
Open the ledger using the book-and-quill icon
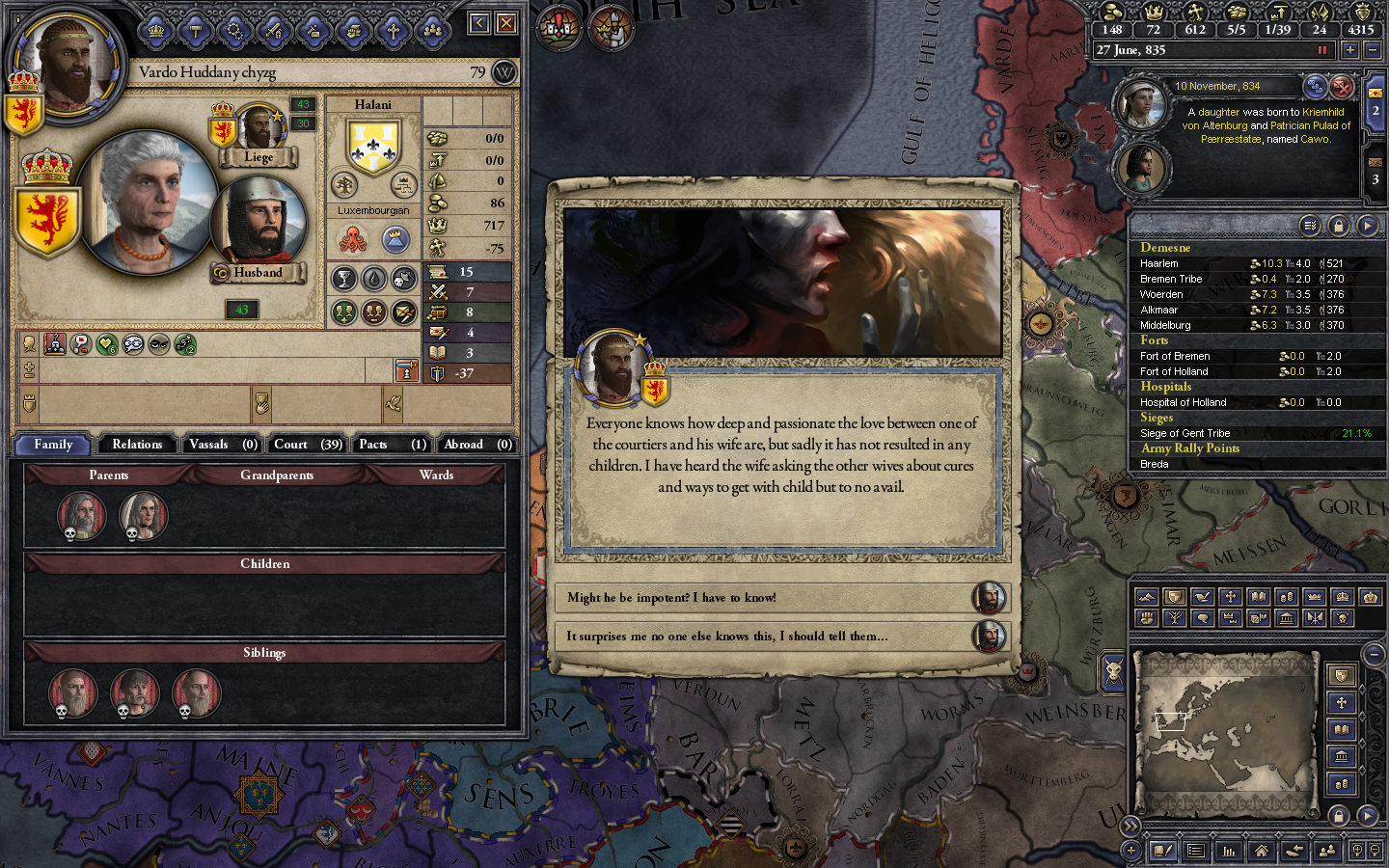pyautogui.click(x=1164, y=851)
